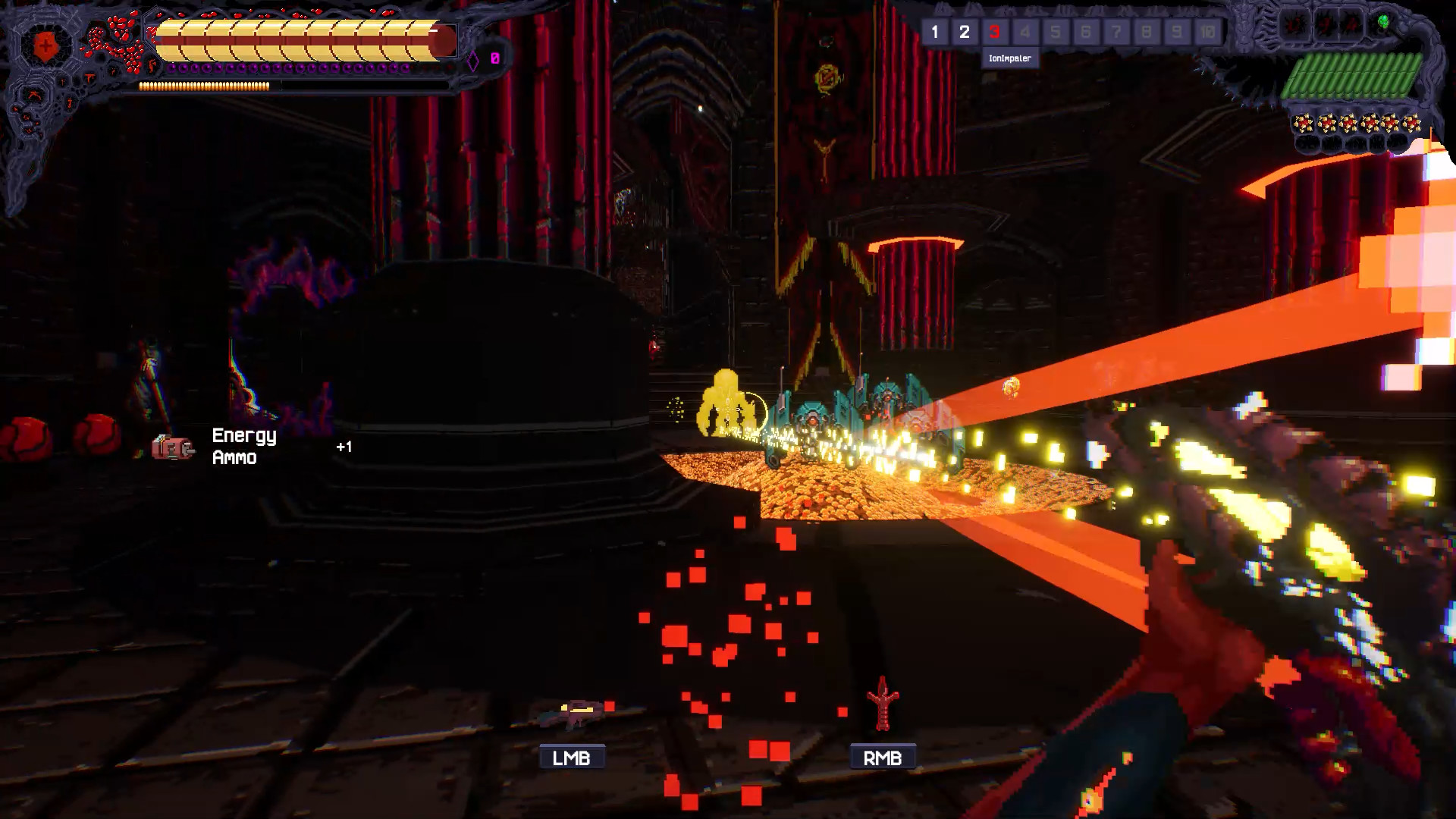1456x819 pixels.
Task: Click the purple diamond key icon
Action: 474,59
